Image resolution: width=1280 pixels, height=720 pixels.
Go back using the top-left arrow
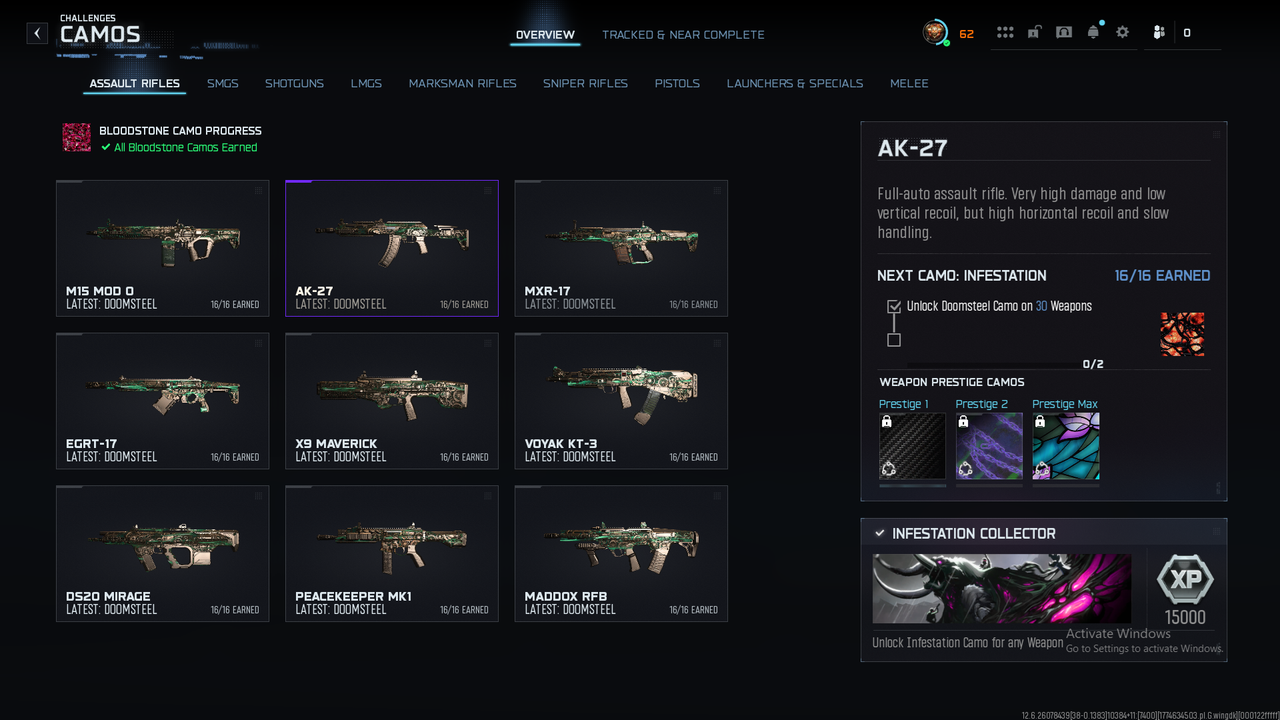37,34
